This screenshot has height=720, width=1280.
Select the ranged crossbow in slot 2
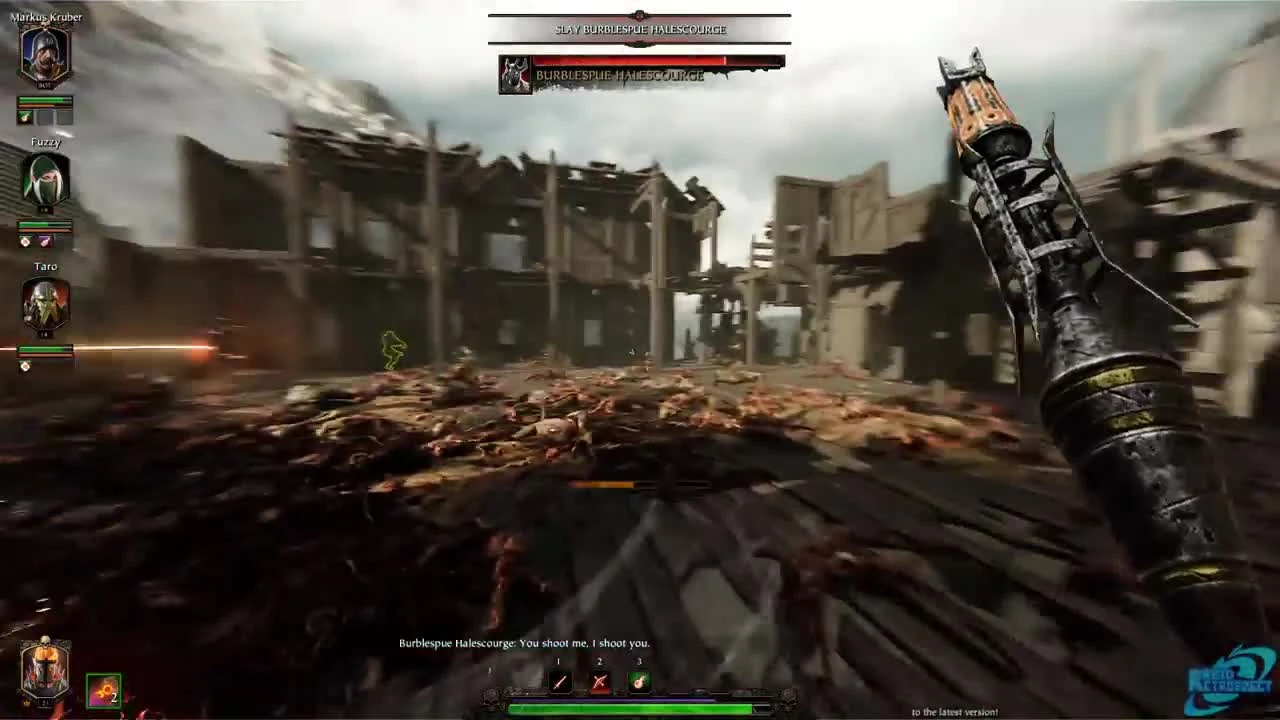pos(598,682)
